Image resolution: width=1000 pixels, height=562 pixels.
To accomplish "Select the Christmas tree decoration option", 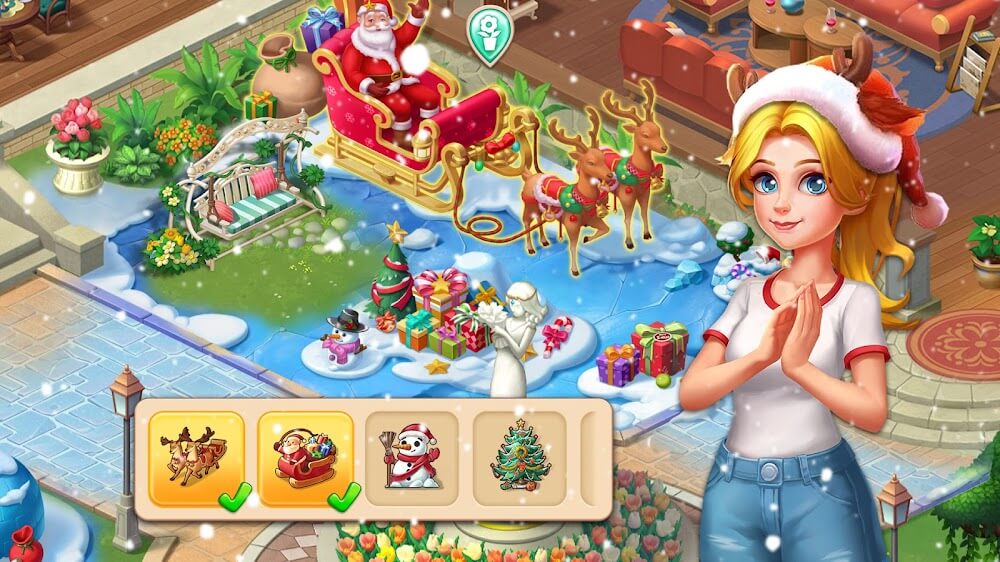I will [x=518, y=458].
